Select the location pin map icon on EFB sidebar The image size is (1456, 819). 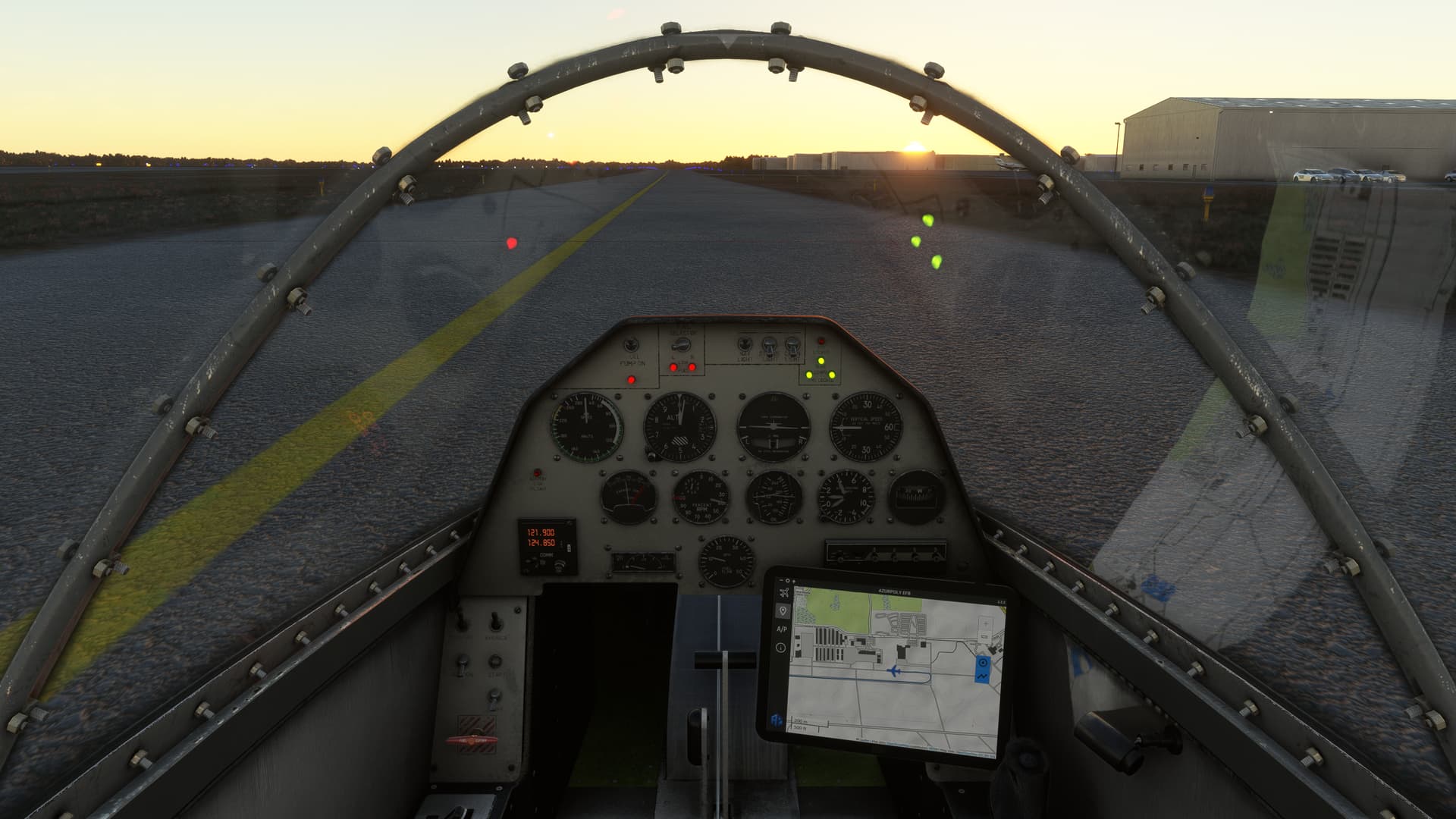[x=783, y=611]
